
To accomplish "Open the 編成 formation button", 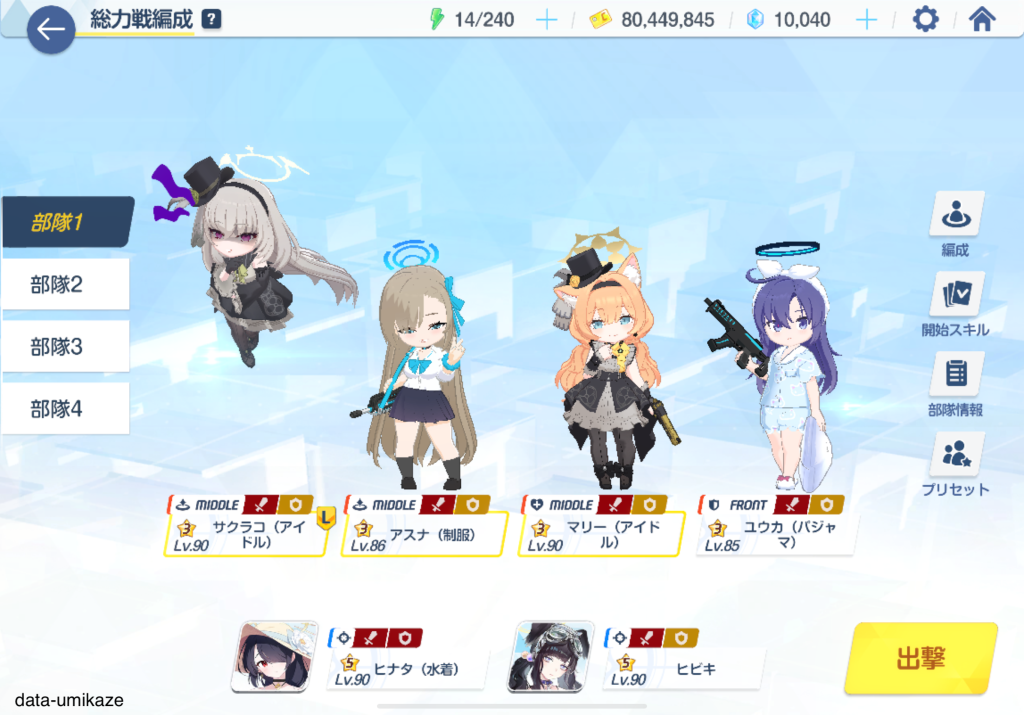I will [x=955, y=225].
